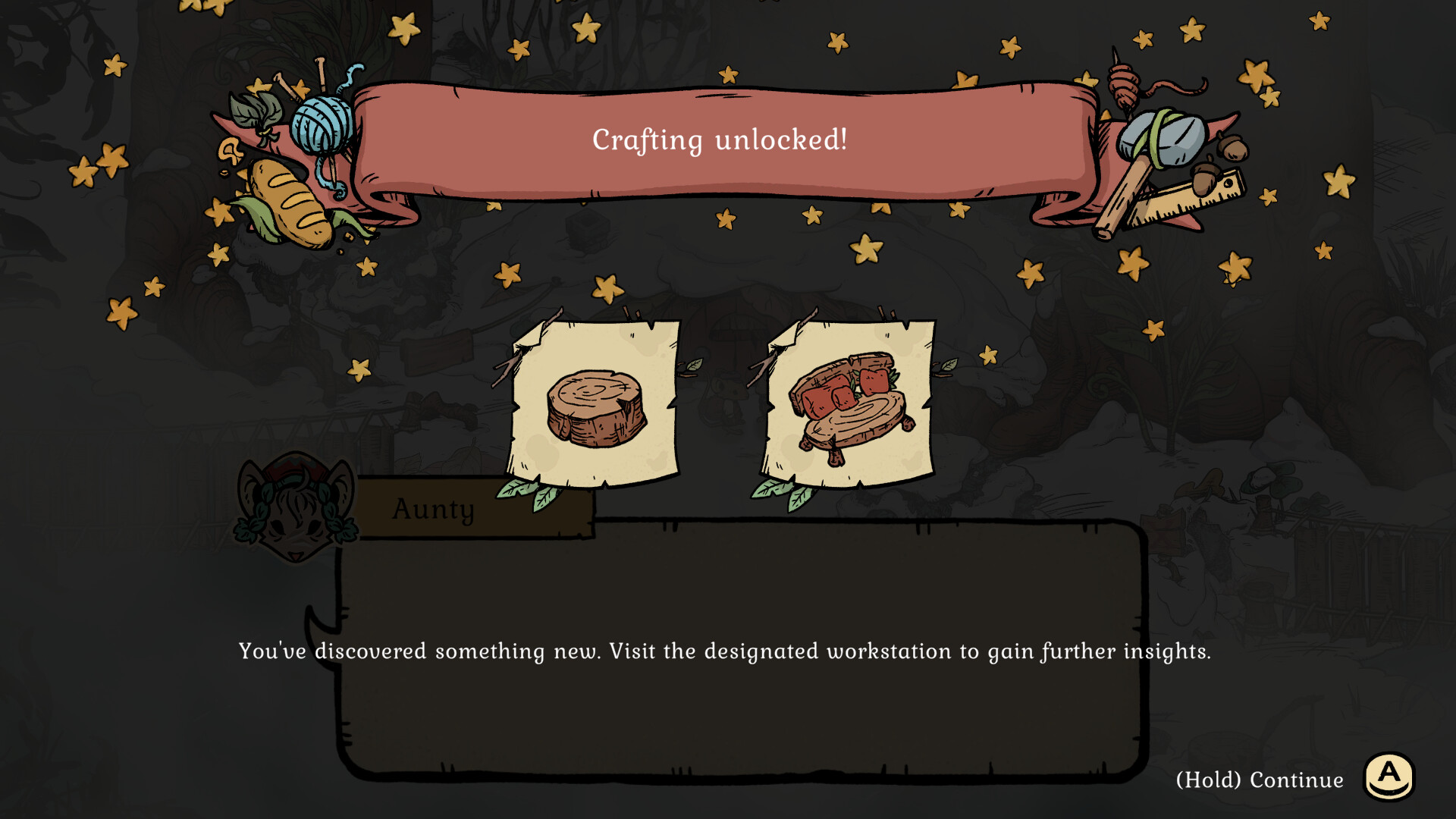
Task: Select the tree stump recipe card
Action: tap(595, 406)
